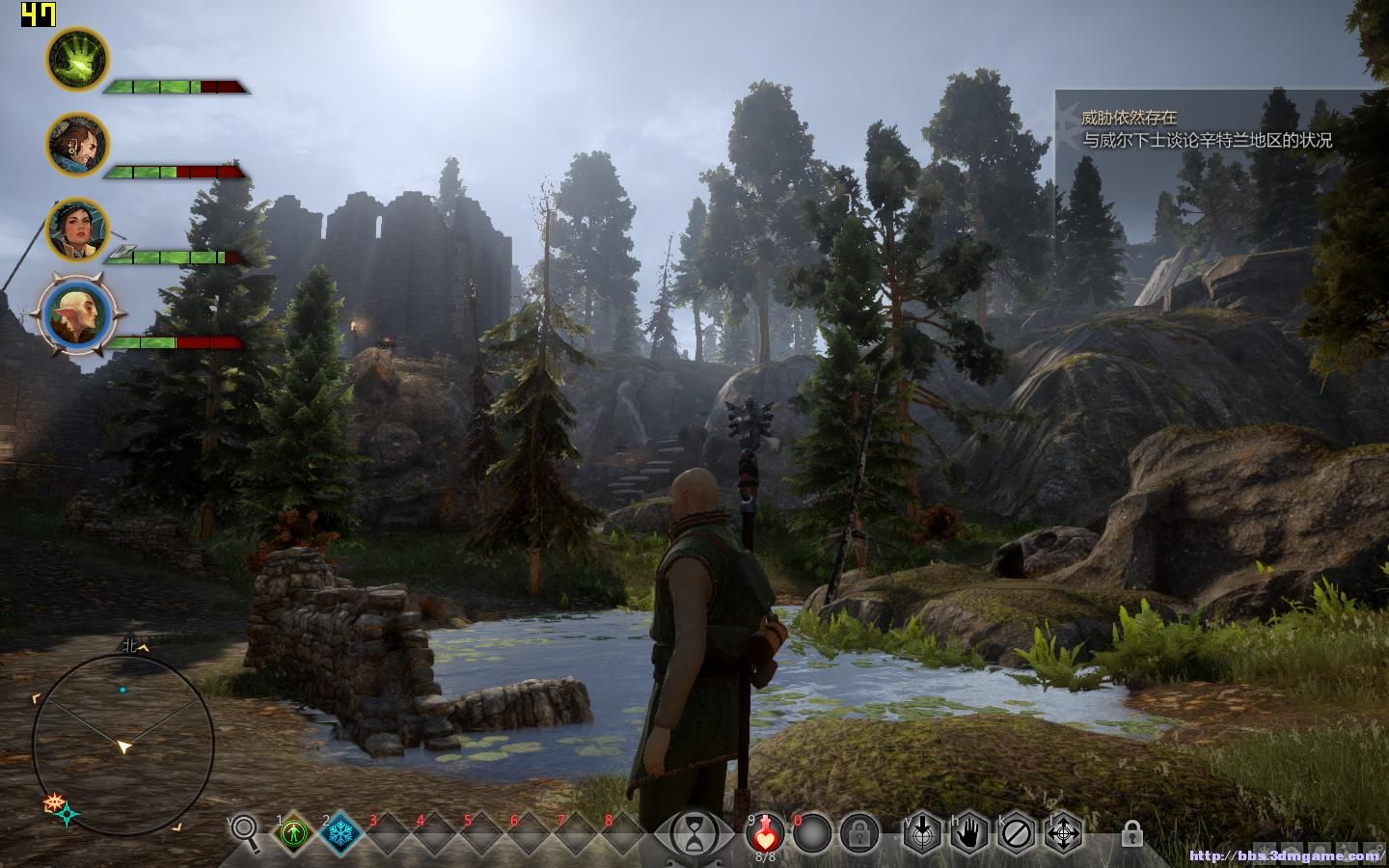Screen dimensions: 1389x868
Task: Activate the open hand hold-position command
Action: [968, 832]
